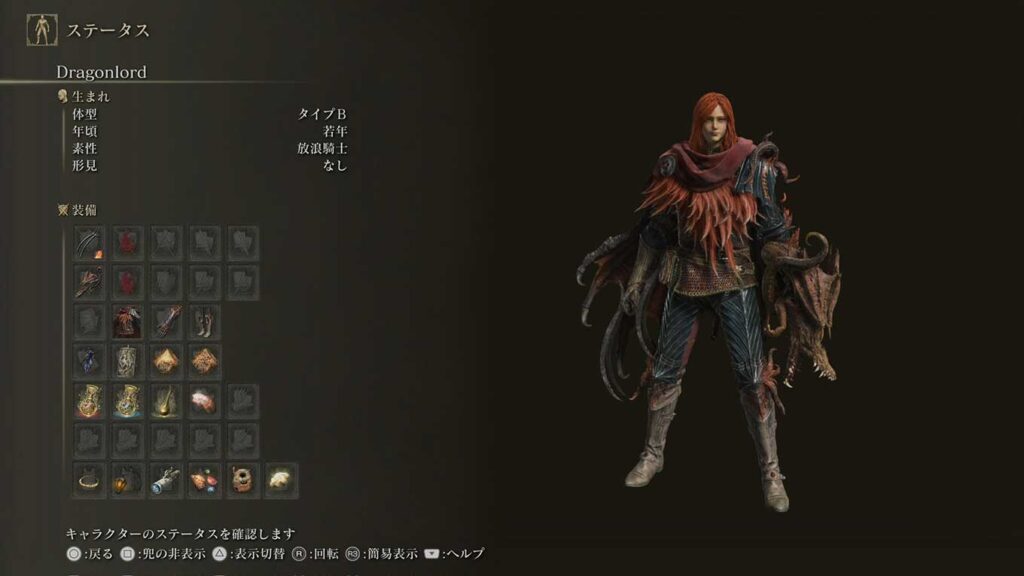This screenshot has width=1024, height=576.
Task: Select the claw weapon slot
Action: coord(89,243)
